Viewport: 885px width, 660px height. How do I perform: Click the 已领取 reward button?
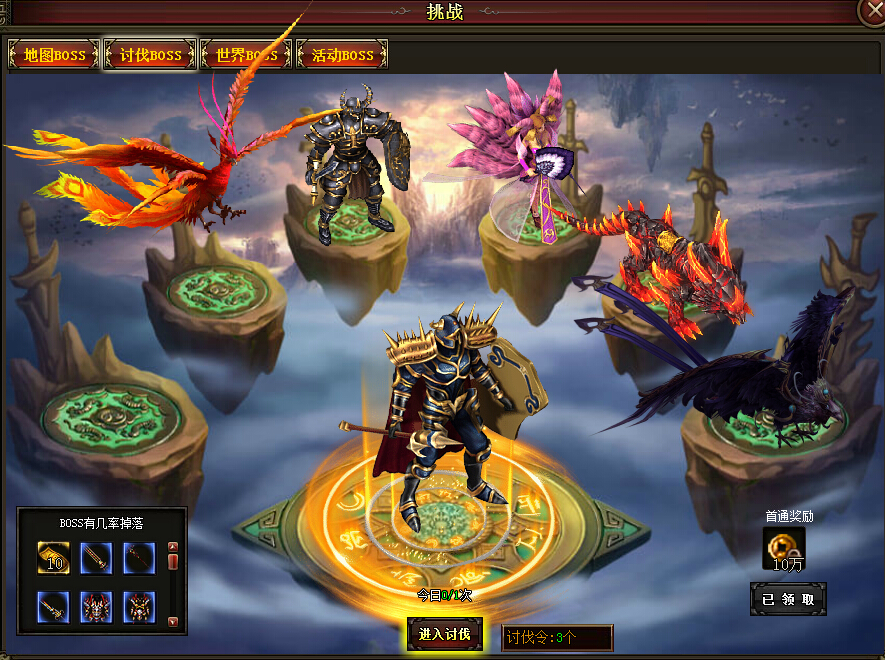point(788,599)
